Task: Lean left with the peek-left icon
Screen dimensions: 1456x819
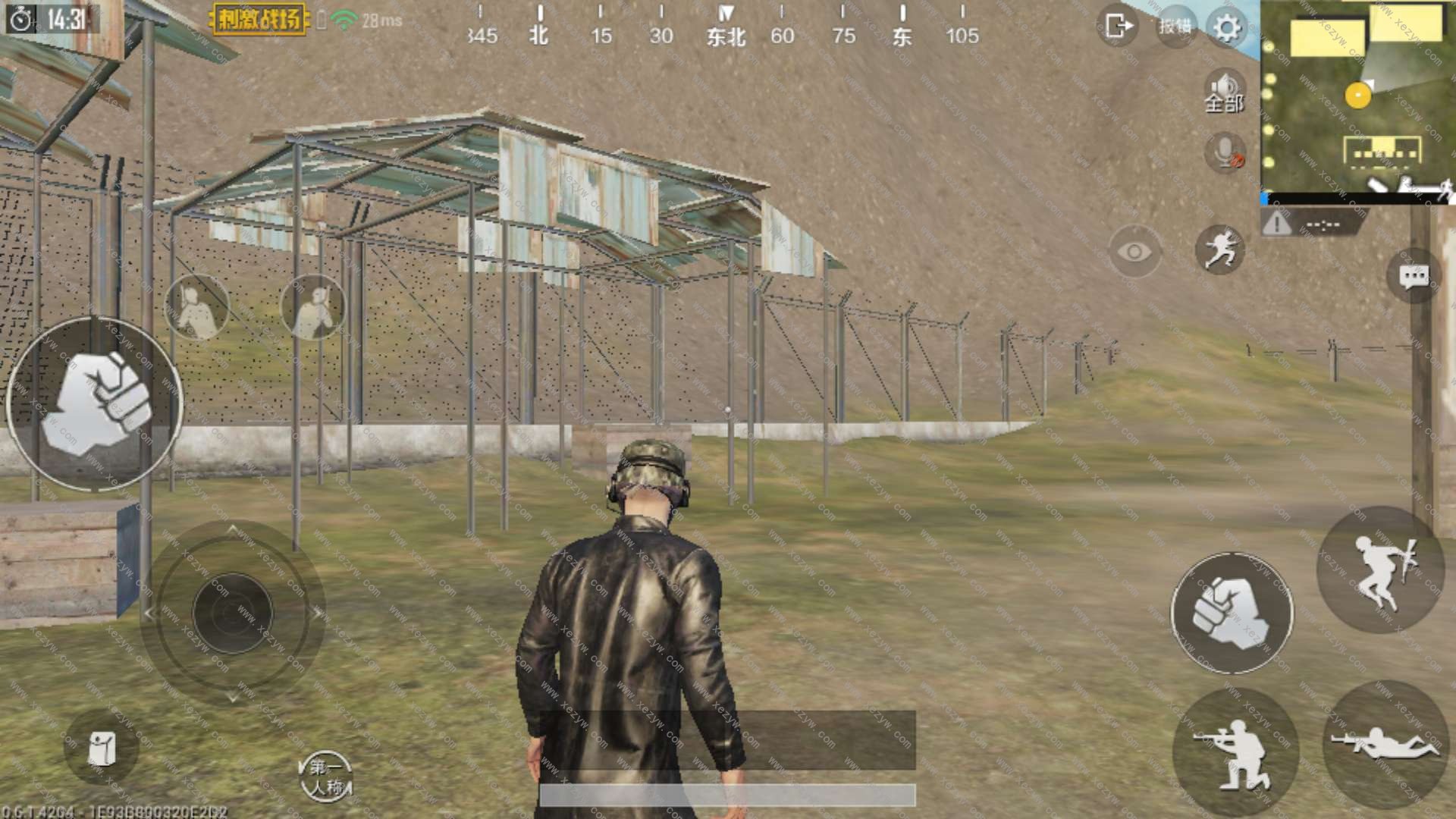Action: (196, 307)
